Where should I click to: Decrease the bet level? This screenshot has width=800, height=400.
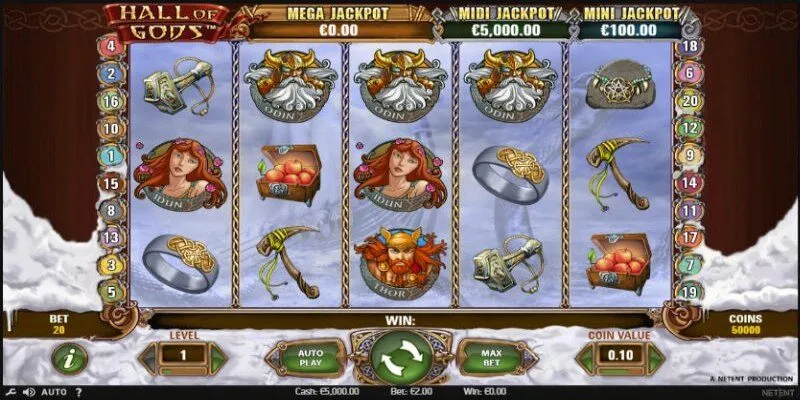[147, 357]
